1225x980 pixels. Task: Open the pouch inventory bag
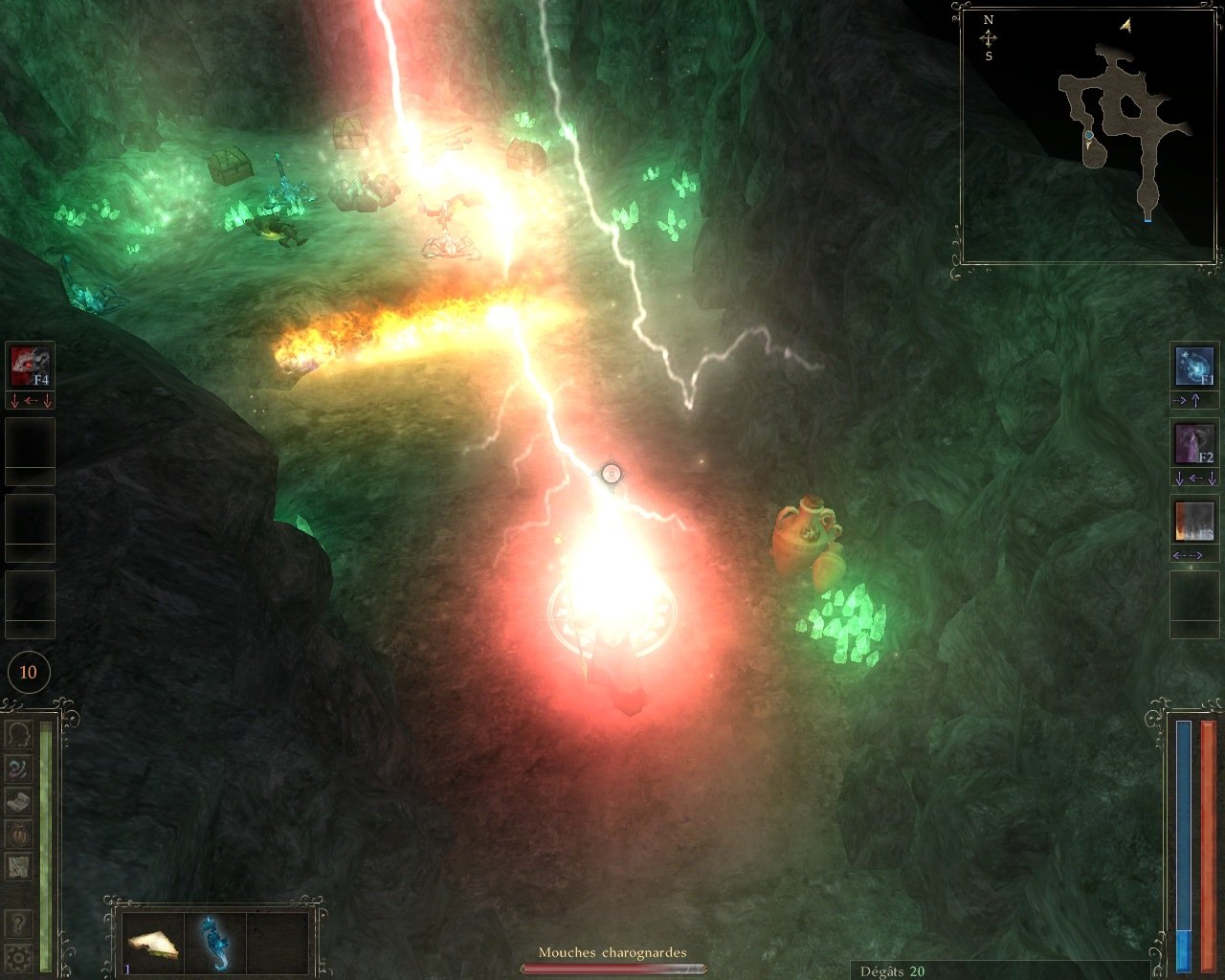pyautogui.click(x=19, y=834)
